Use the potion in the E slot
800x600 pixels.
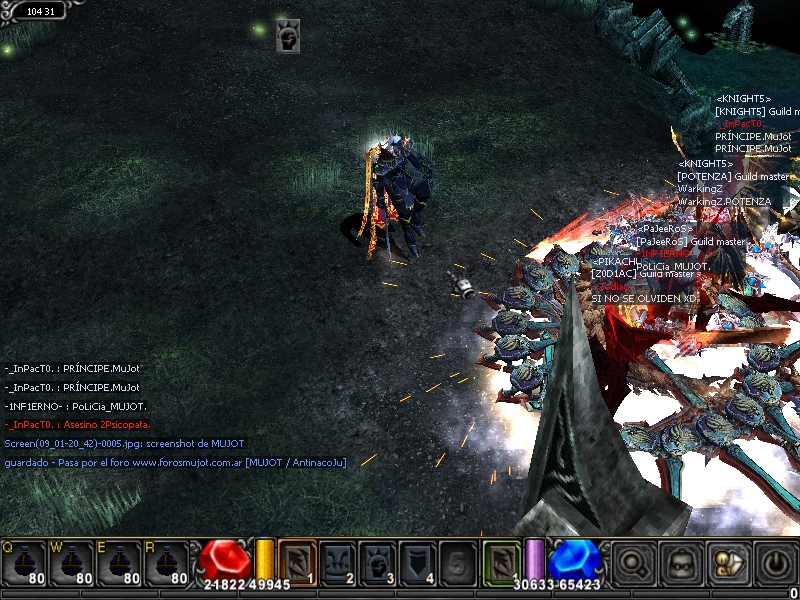point(120,565)
